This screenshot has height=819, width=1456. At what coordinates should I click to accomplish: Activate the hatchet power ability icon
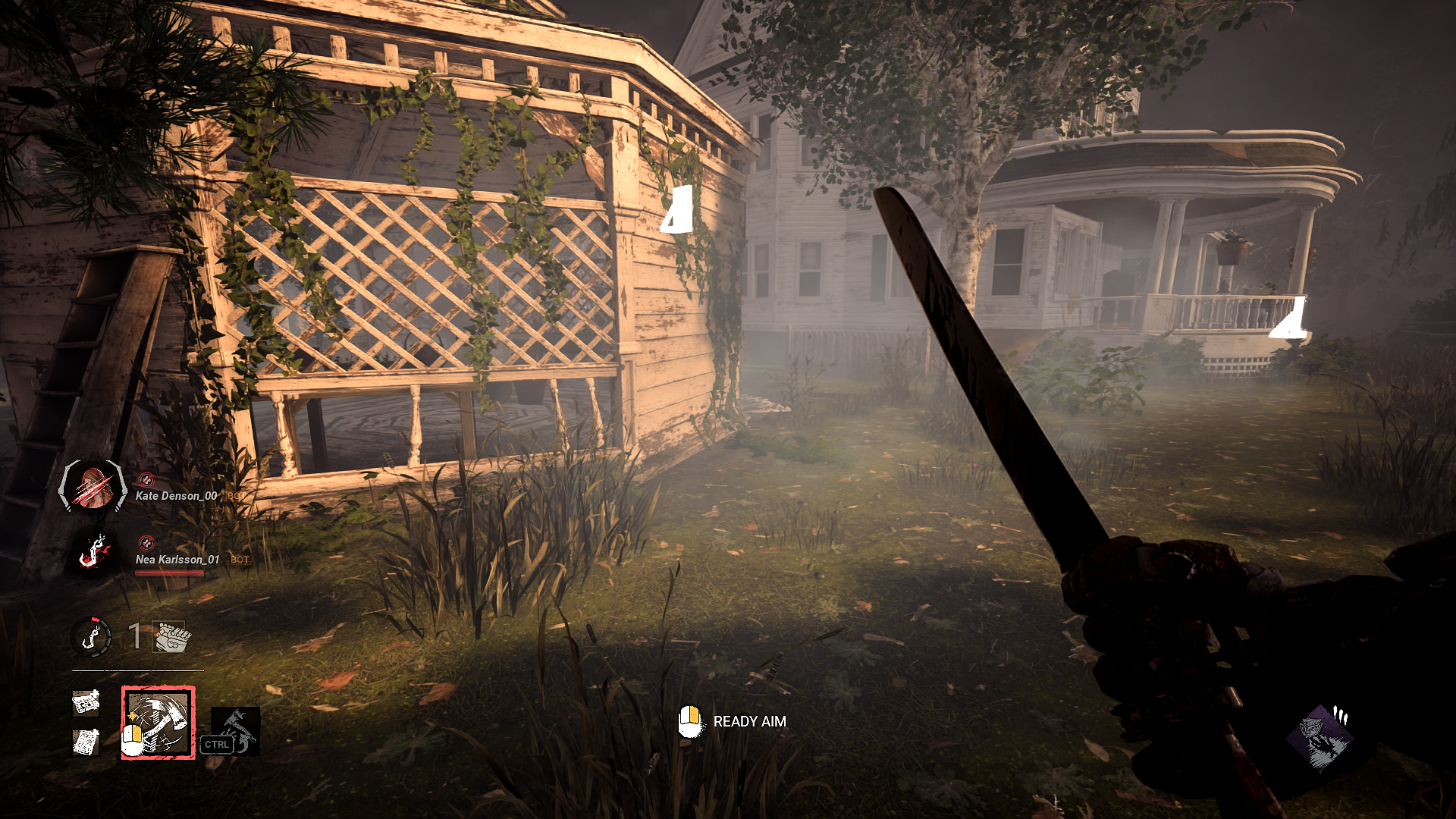[x=157, y=723]
